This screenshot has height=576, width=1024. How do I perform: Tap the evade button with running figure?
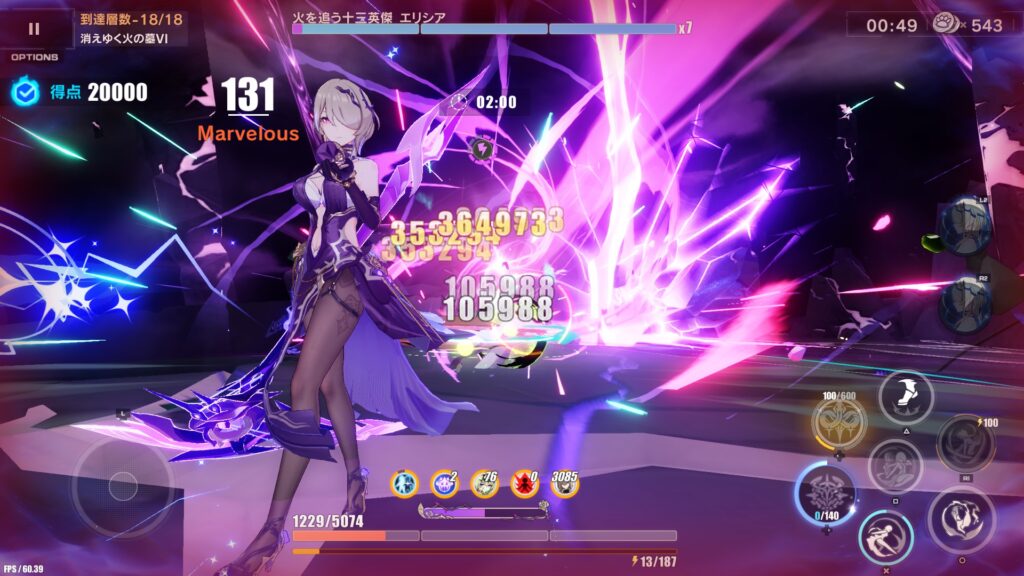point(886,537)
